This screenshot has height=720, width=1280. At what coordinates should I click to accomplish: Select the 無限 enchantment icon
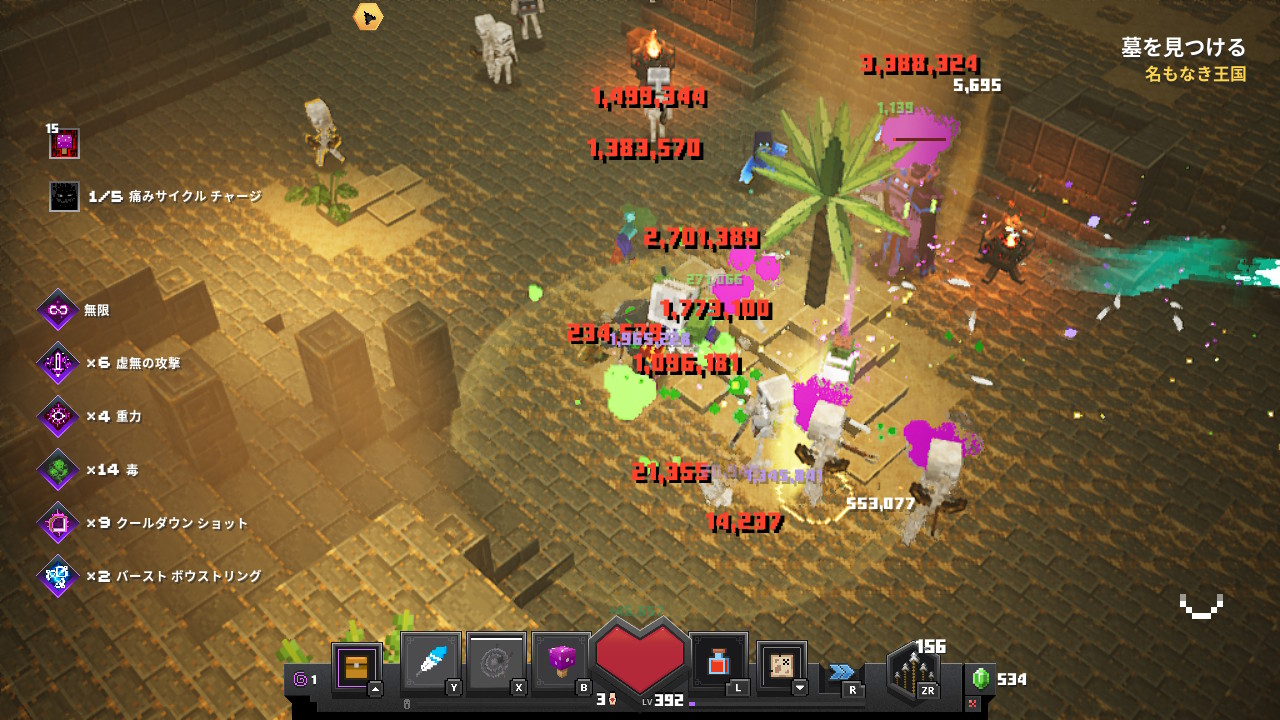pyautogui.click(x=58, y=310)
